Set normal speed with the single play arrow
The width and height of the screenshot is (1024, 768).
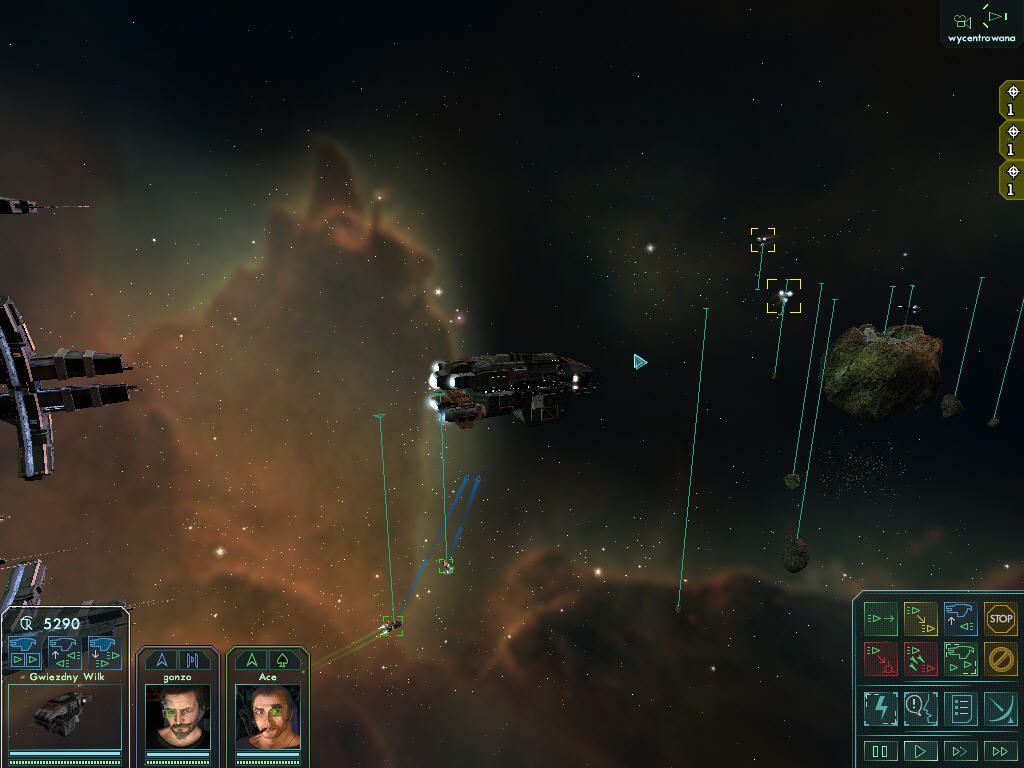920,751
